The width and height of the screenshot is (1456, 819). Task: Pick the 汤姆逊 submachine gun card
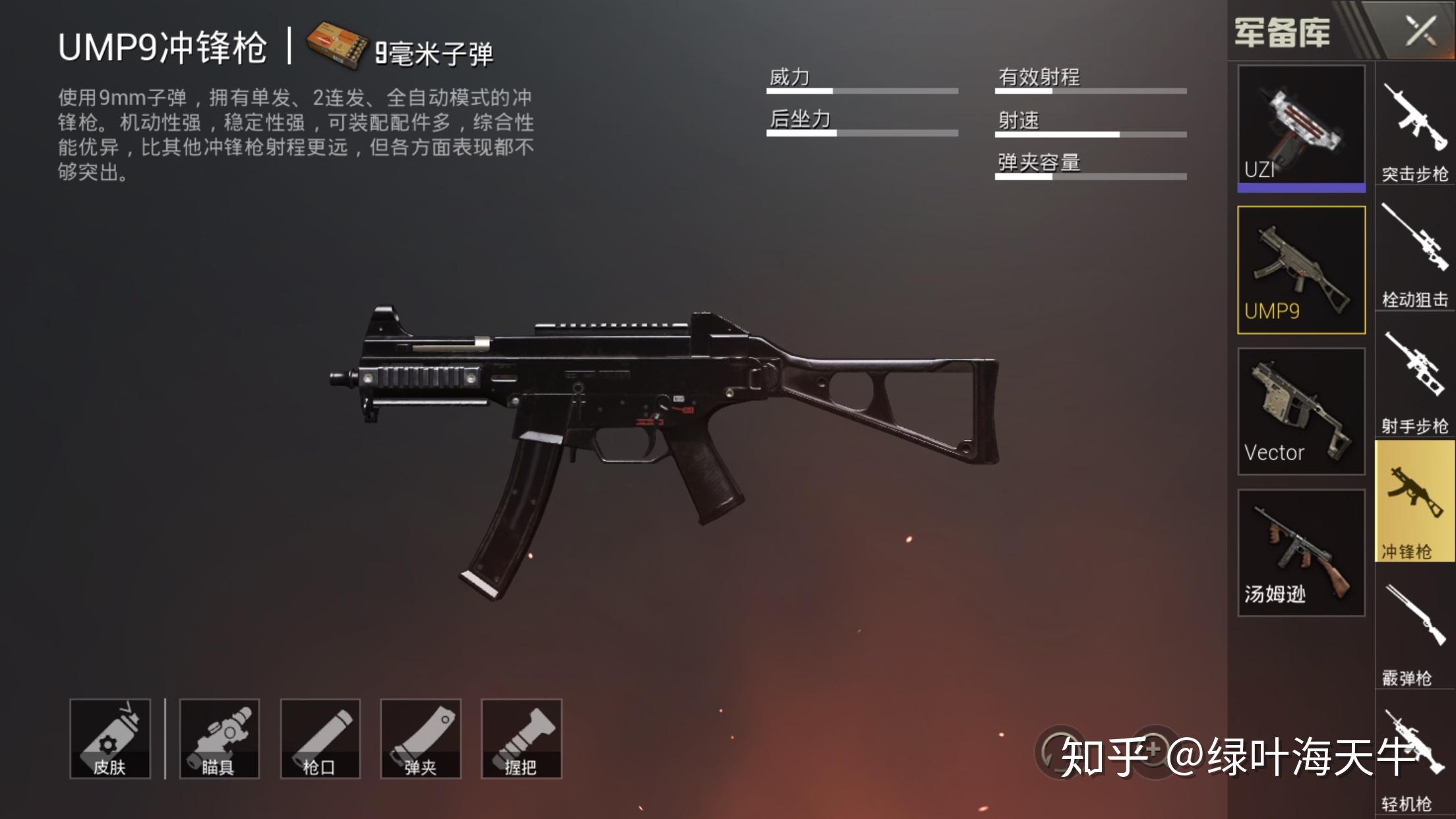(x=1301, y=553)
